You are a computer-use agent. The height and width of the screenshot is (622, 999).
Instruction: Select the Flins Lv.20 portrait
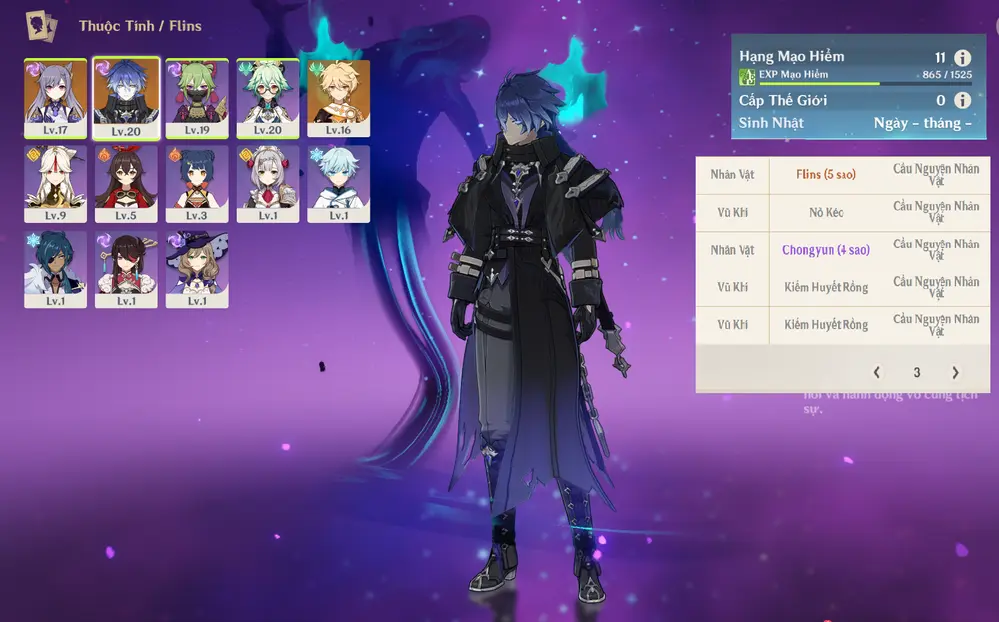(126, 97)
